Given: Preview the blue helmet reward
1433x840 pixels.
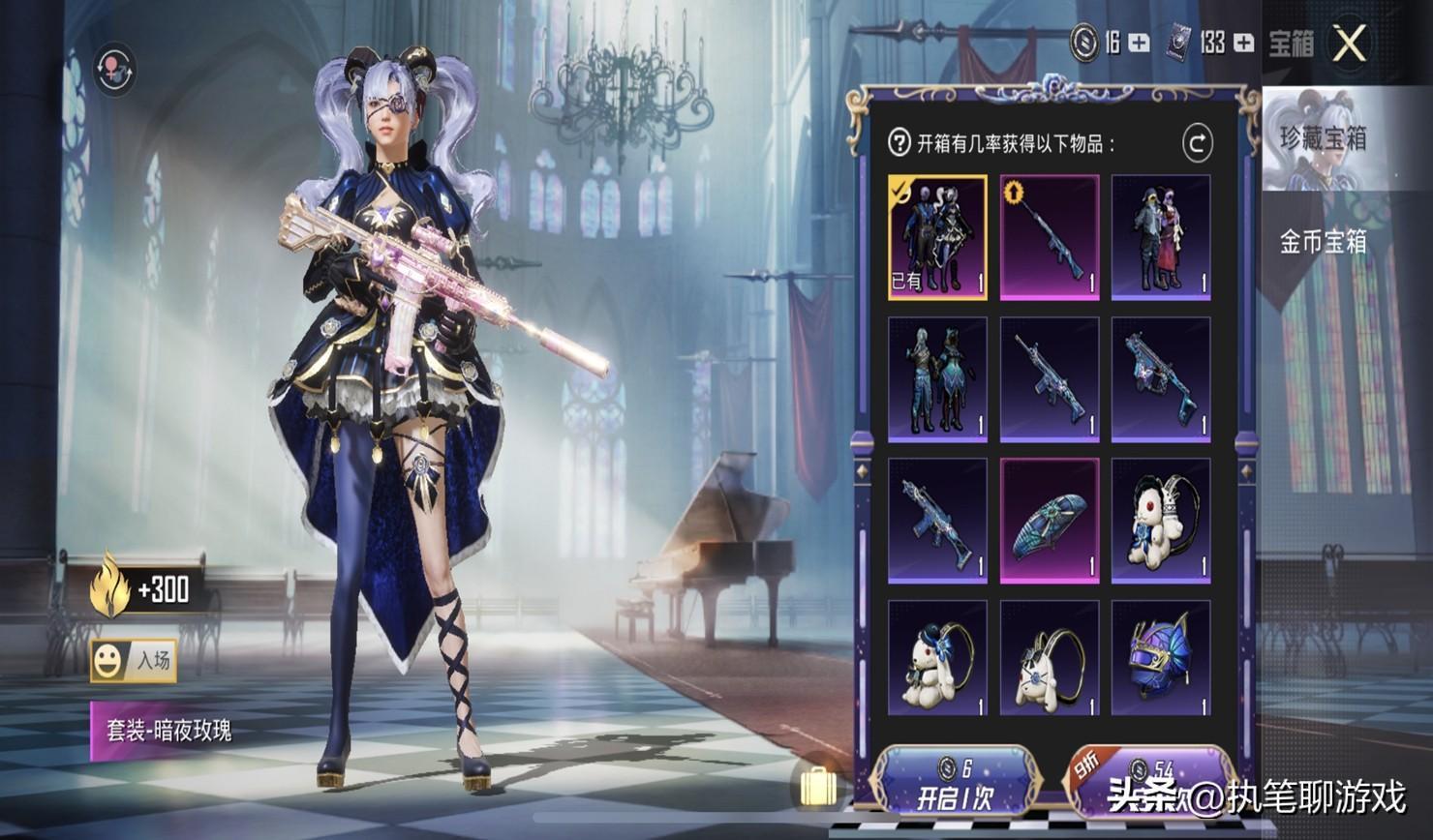Looking at the screenshot, I should 1160,658.
